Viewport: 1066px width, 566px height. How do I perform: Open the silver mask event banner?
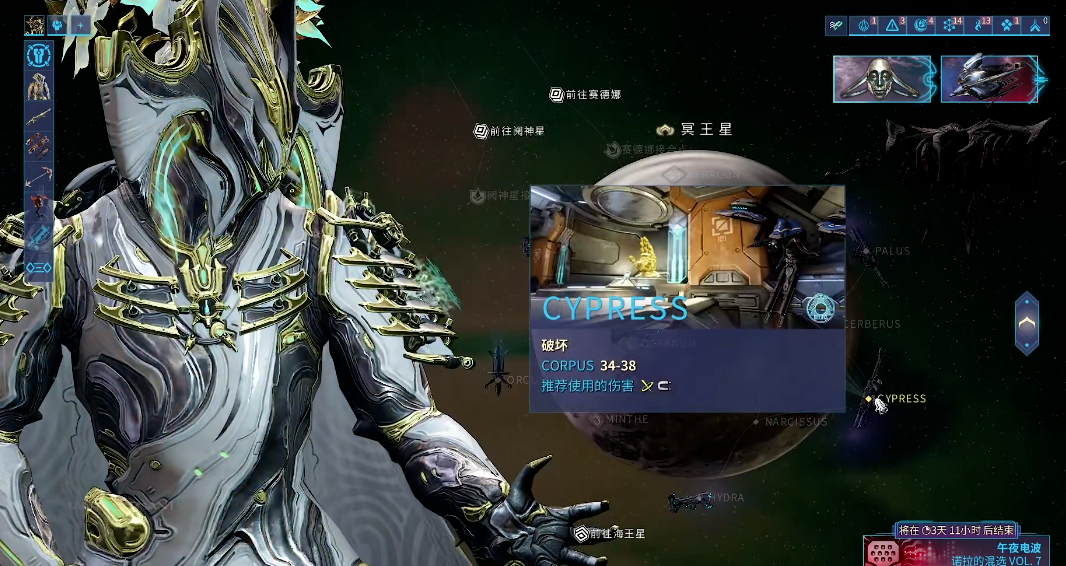(x=883, y=79)
